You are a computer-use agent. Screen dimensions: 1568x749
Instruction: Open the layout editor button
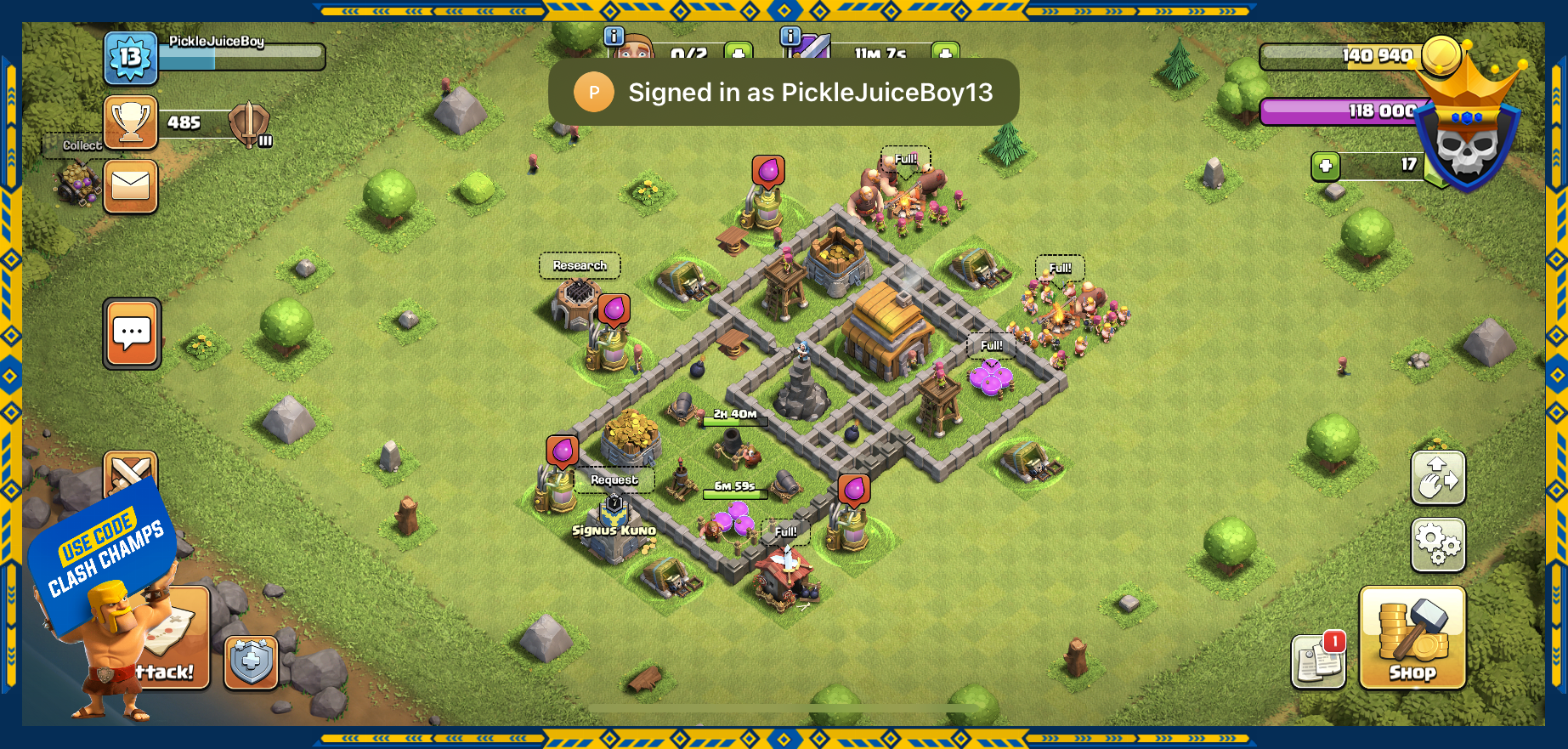click(1437, 478)
